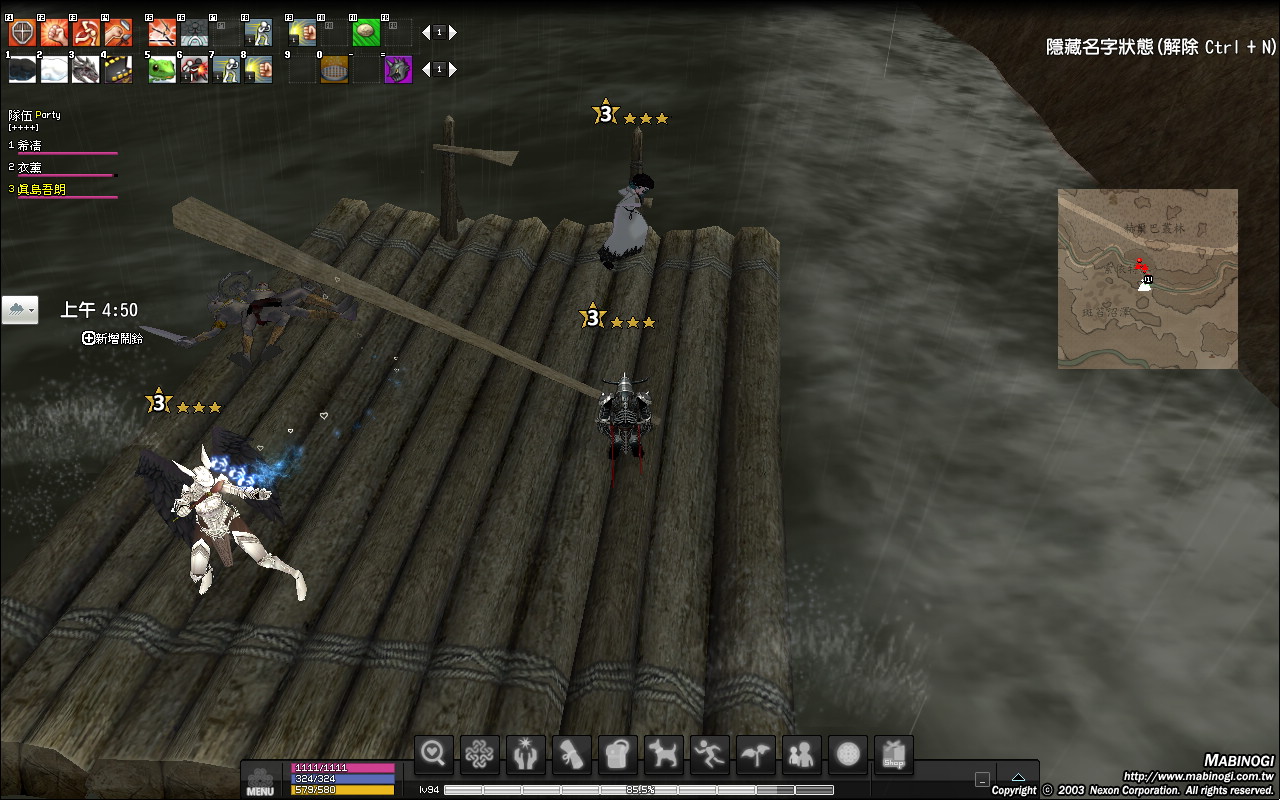Open the weather dropdown button
1280x800 pixels.
tap(20, 310)
